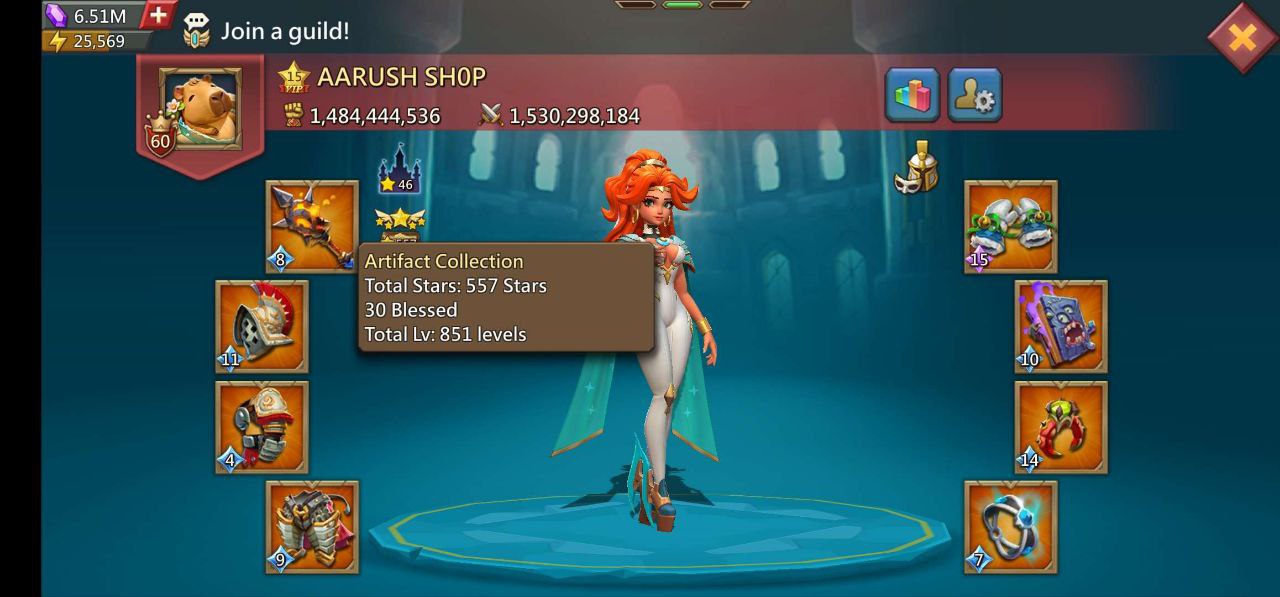This screenshot has width=1280, height=597.
Task: Select the winged boots equipment slot
Action: (x=1010, y=226)
